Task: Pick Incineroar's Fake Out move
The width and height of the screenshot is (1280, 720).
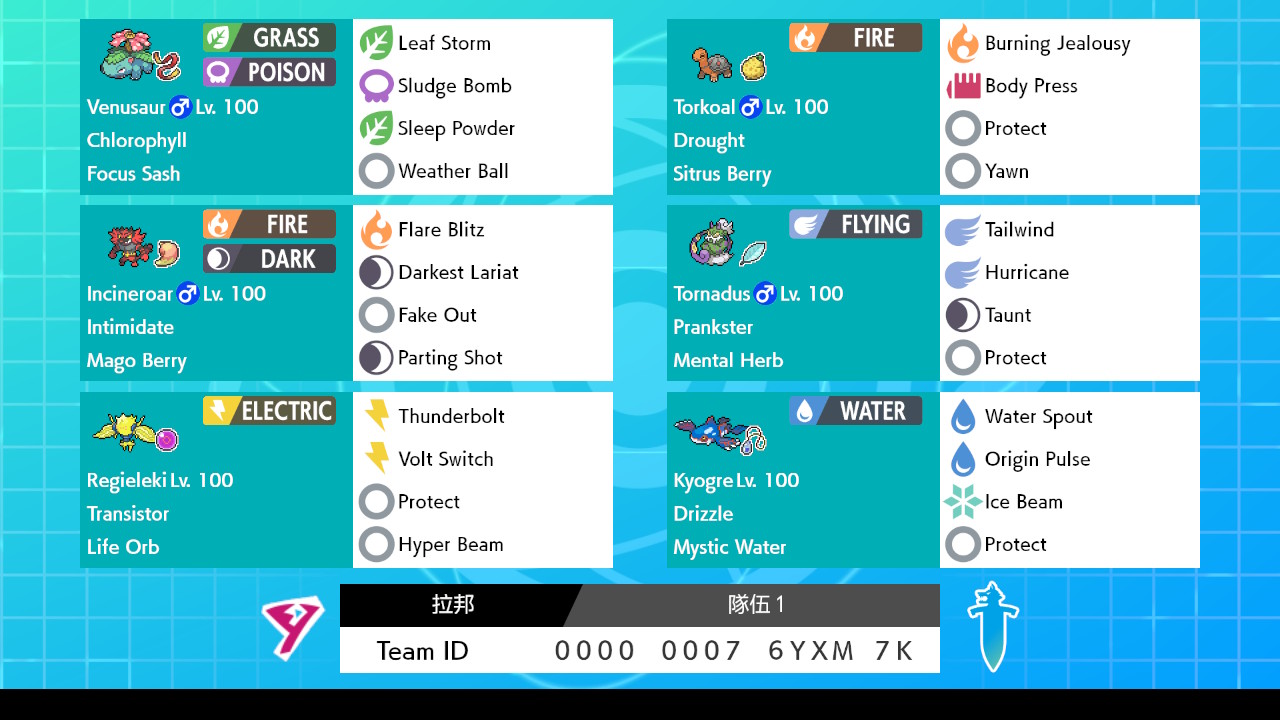Action: point(436,315)
